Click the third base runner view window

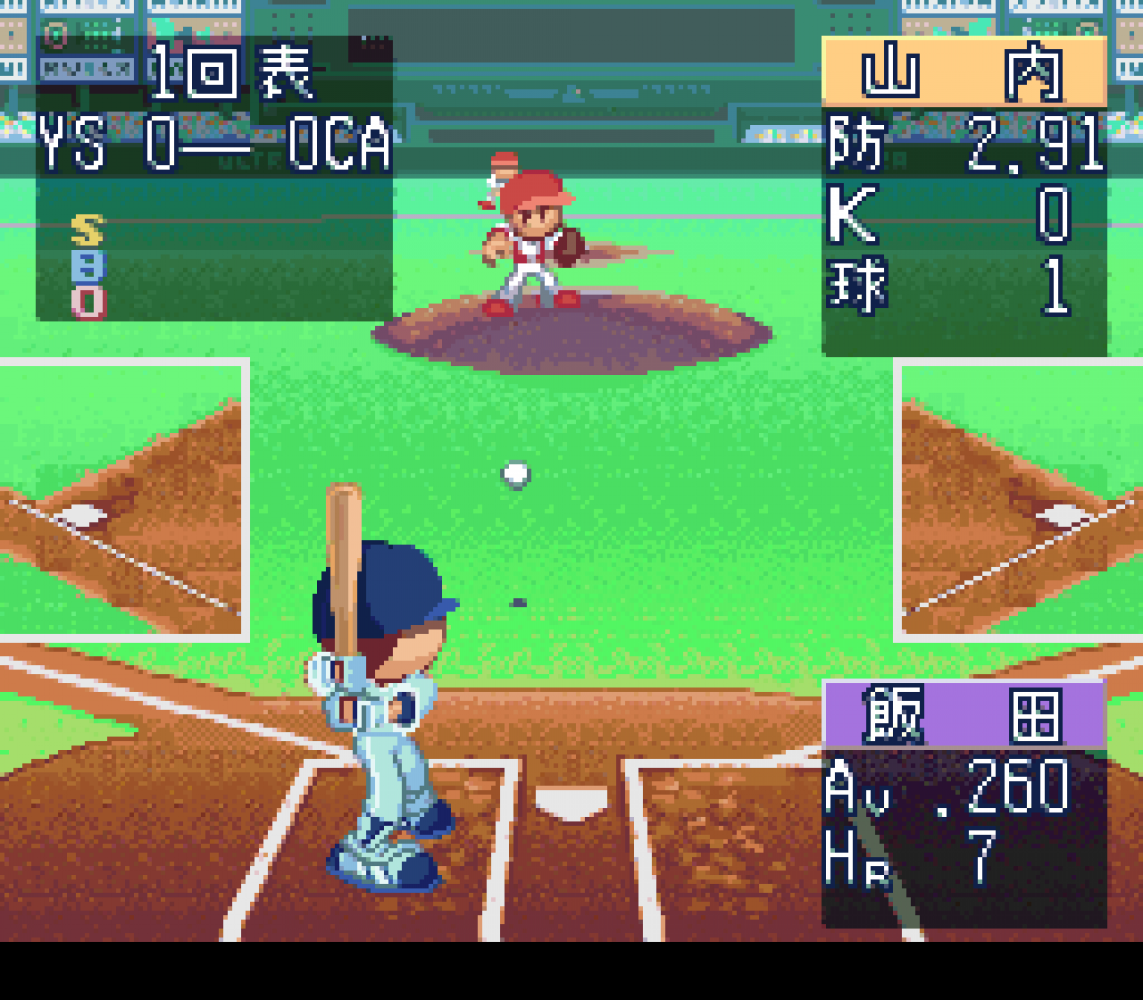click(122, 500)
